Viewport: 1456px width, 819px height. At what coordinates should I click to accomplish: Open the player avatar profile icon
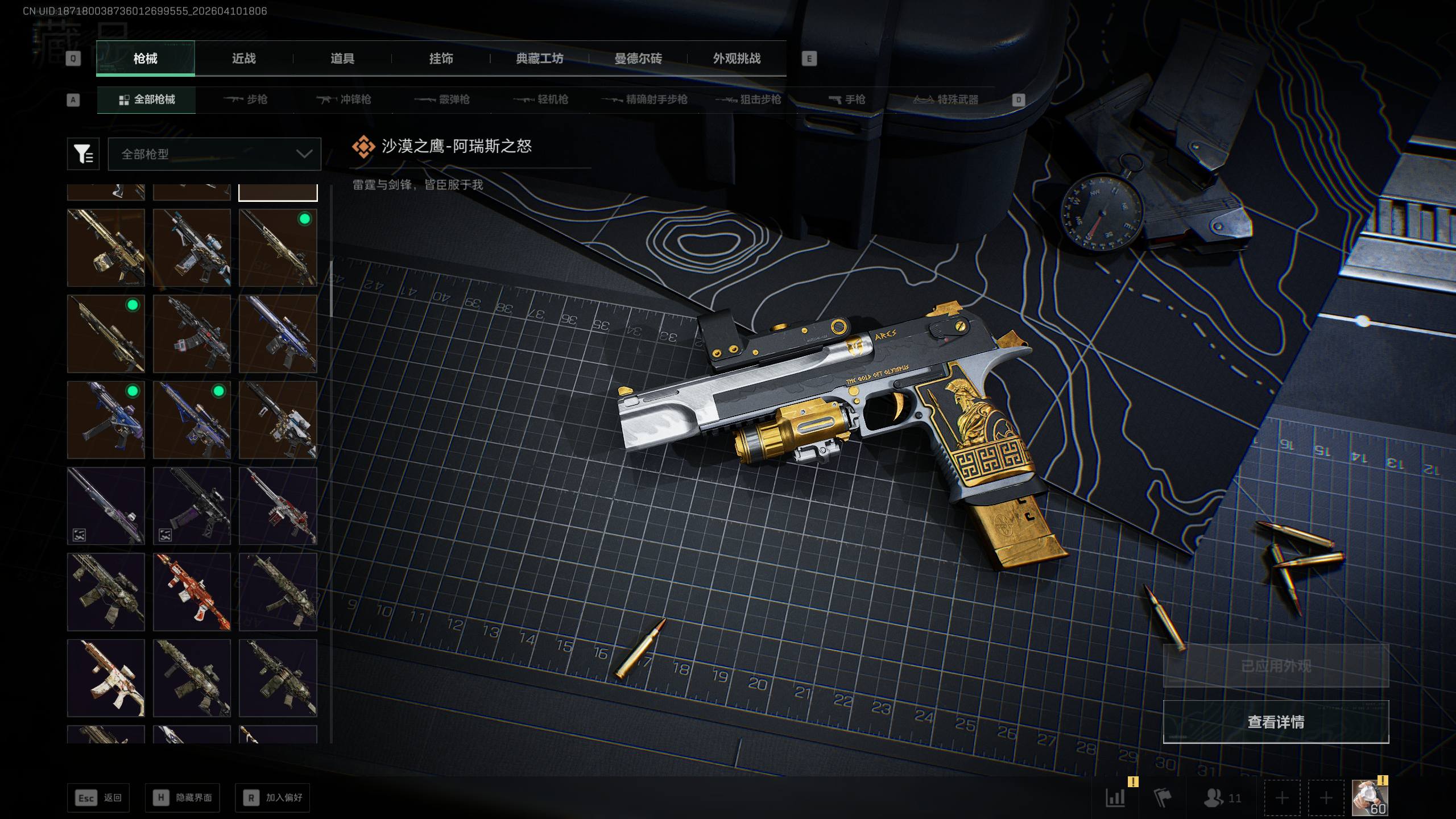[1369, 798]
